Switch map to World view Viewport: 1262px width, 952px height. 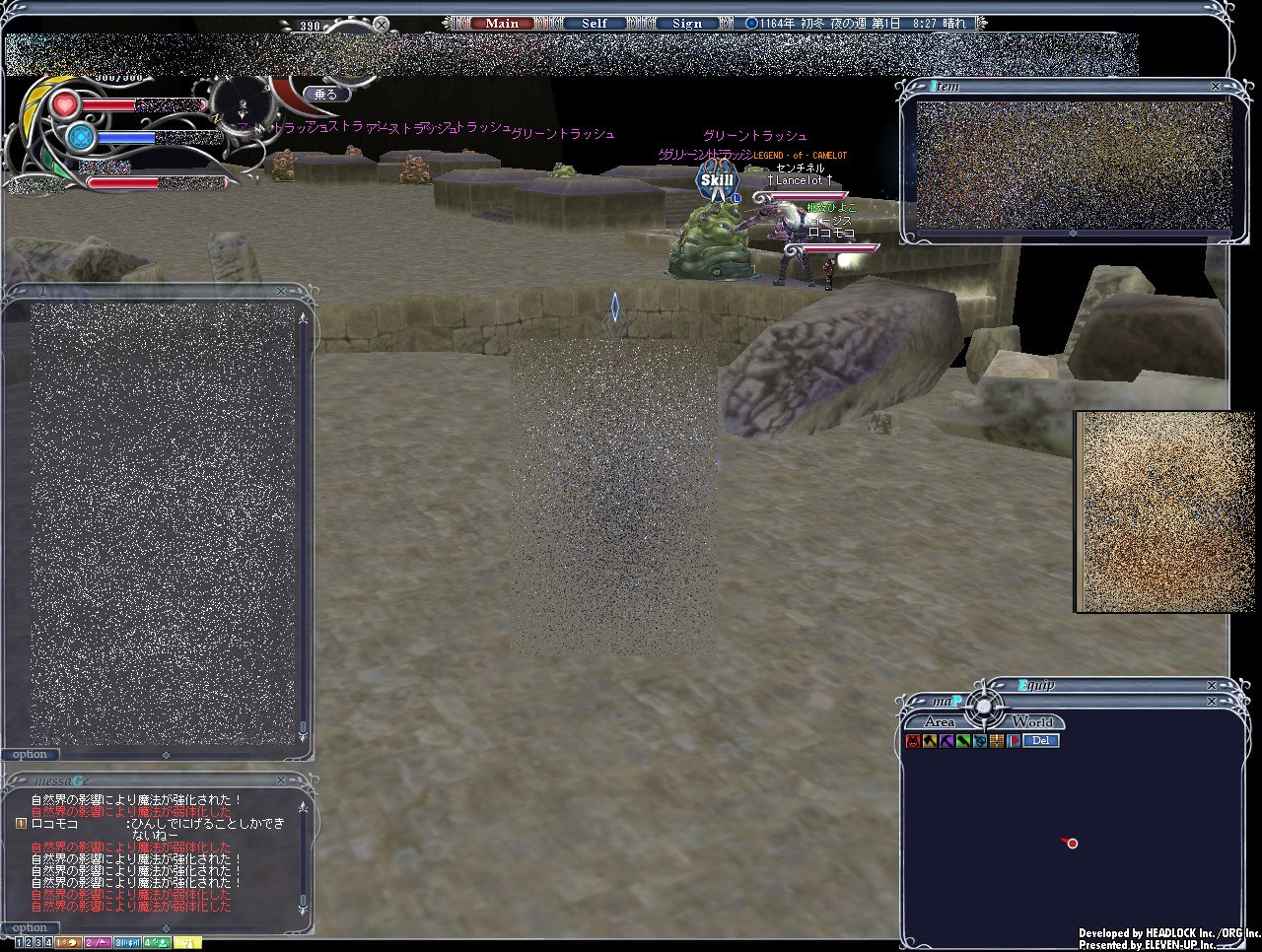(1031, 722)
